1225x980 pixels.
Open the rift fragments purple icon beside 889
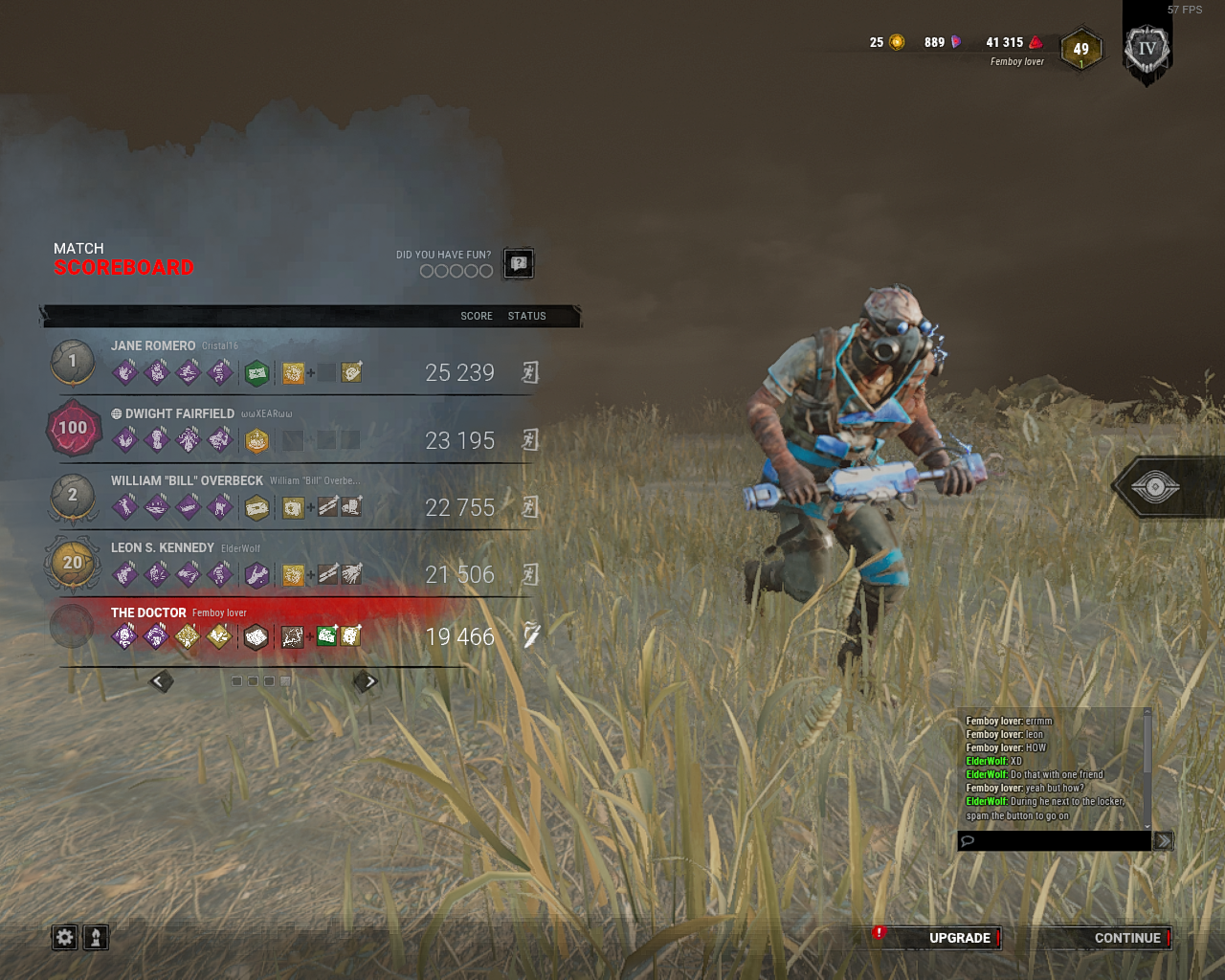955,42
